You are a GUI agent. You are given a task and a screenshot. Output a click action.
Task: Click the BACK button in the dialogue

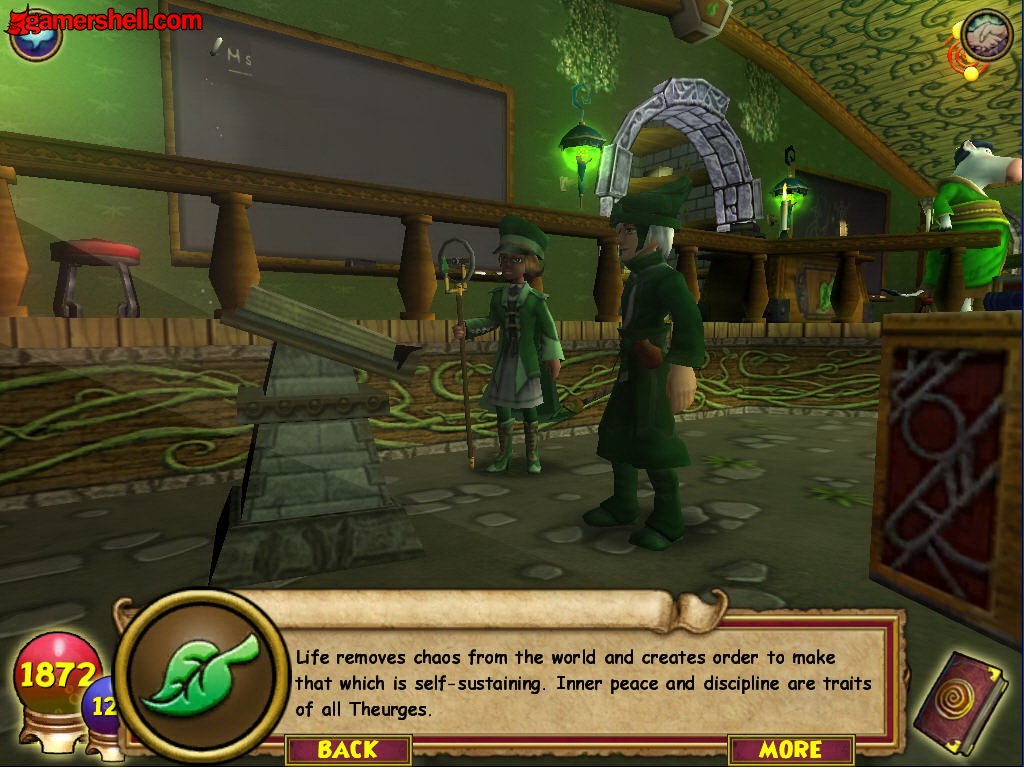click(x=348, y=749)
